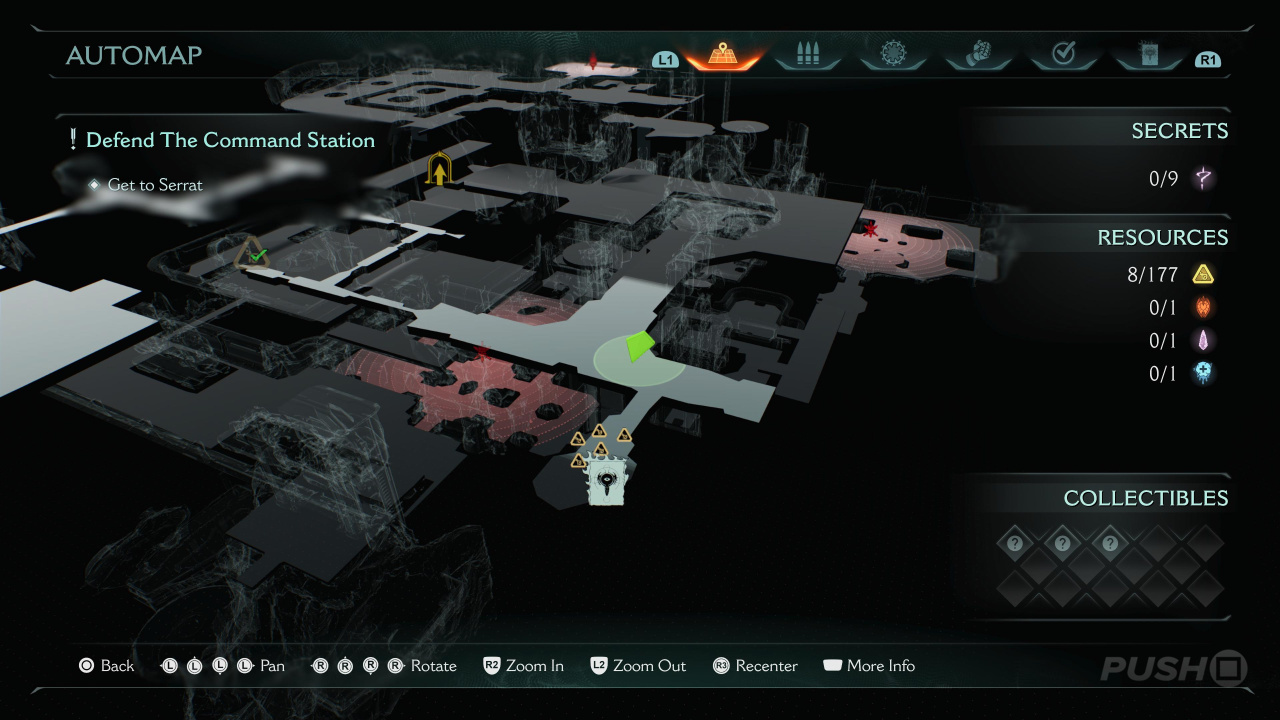This screenshot has height=720, width=1280.
Task: Select the first unknown collectible slot
Action: click(1015, 544)
